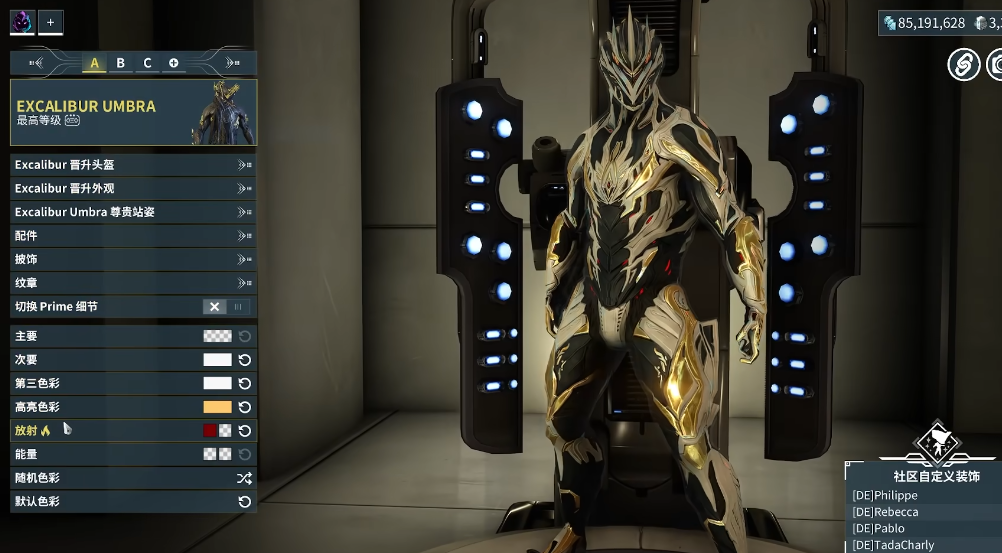Switch to appearance config slot B

click(121, 63)
